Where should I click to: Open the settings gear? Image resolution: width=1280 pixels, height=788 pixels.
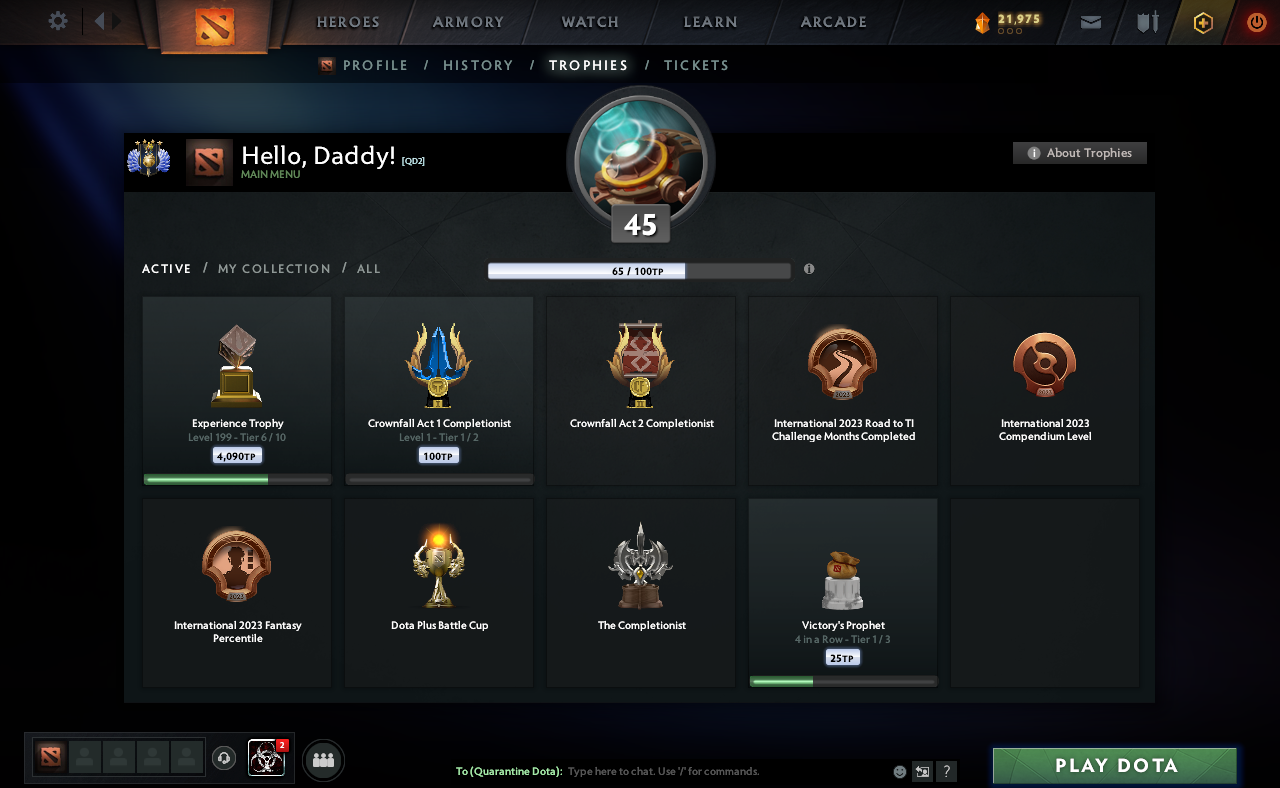pyautogui.click(x=57, y=21)
